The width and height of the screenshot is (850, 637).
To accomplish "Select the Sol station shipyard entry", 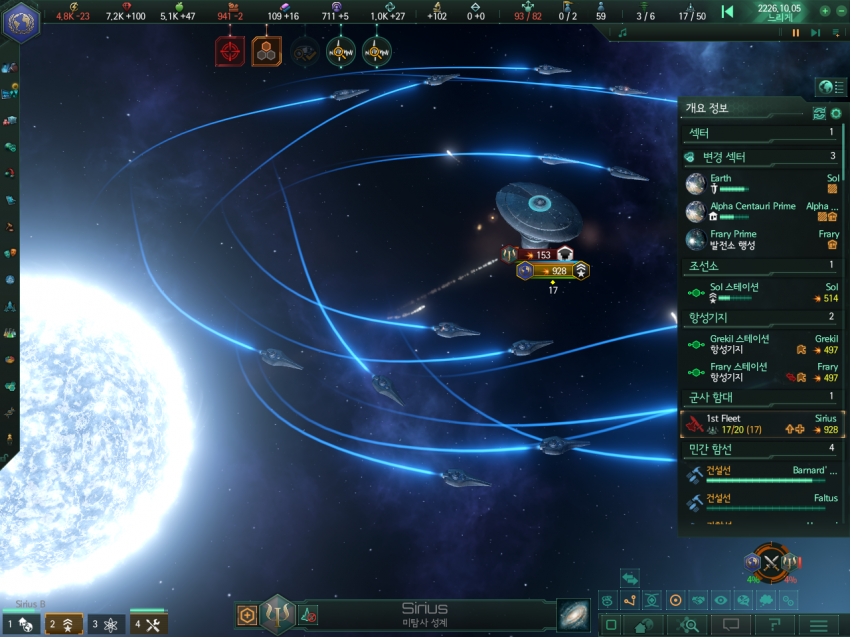I will click(x=762, y=292).
